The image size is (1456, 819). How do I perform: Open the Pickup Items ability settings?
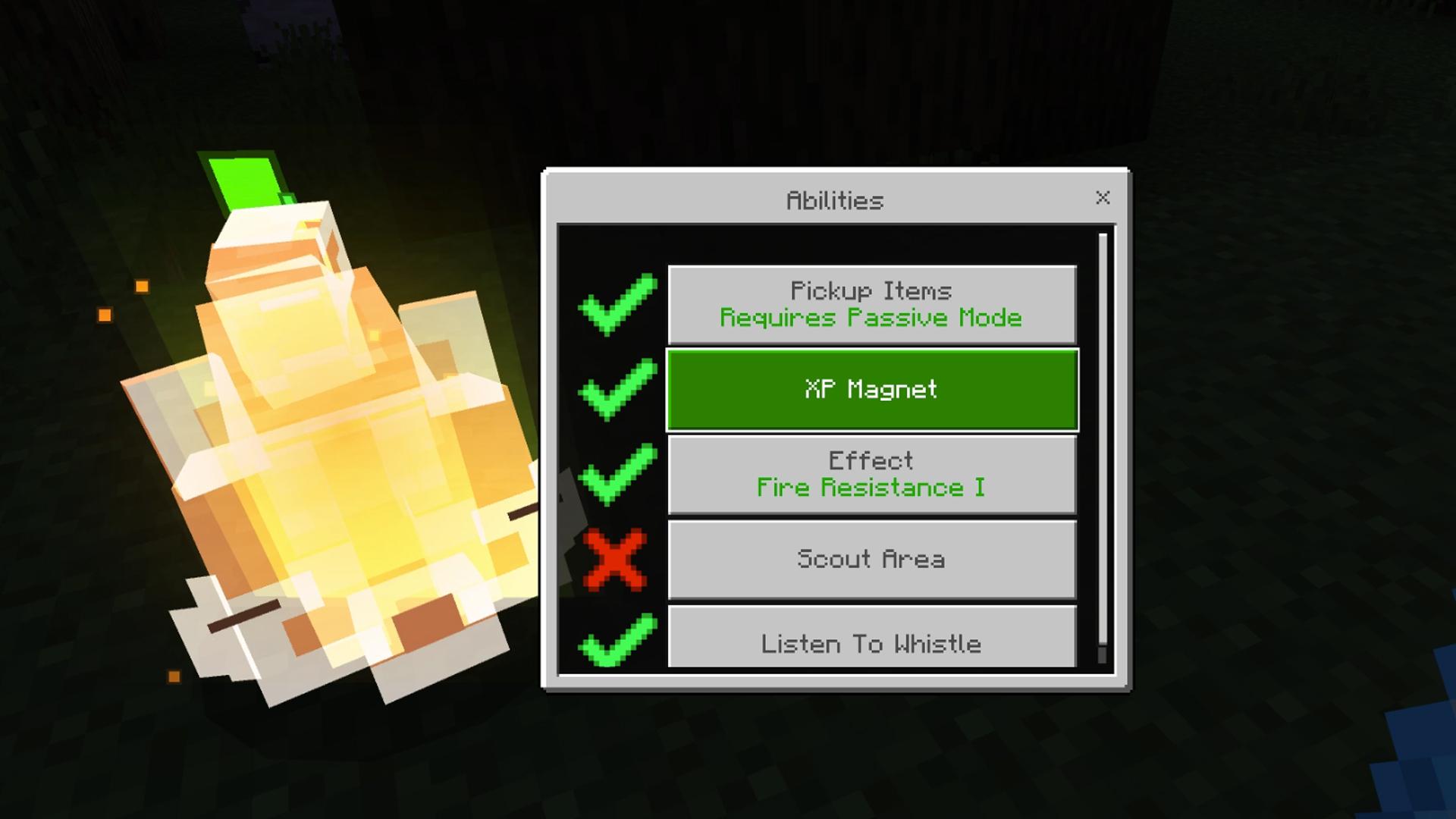pyautogui.click(x=872, y=303)
